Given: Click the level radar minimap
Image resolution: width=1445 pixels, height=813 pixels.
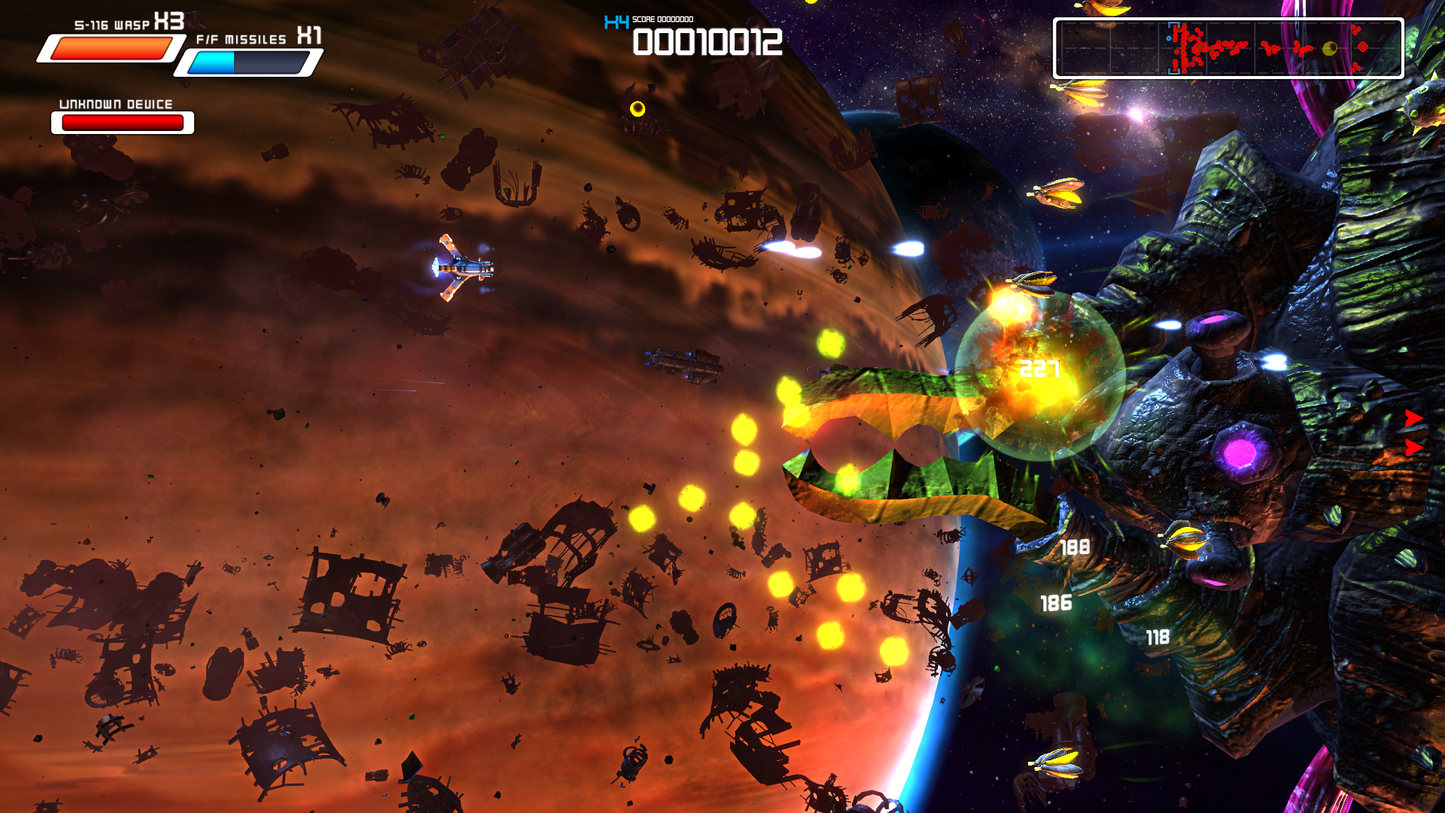Looking at the screenshot, I should [1228, 48].
